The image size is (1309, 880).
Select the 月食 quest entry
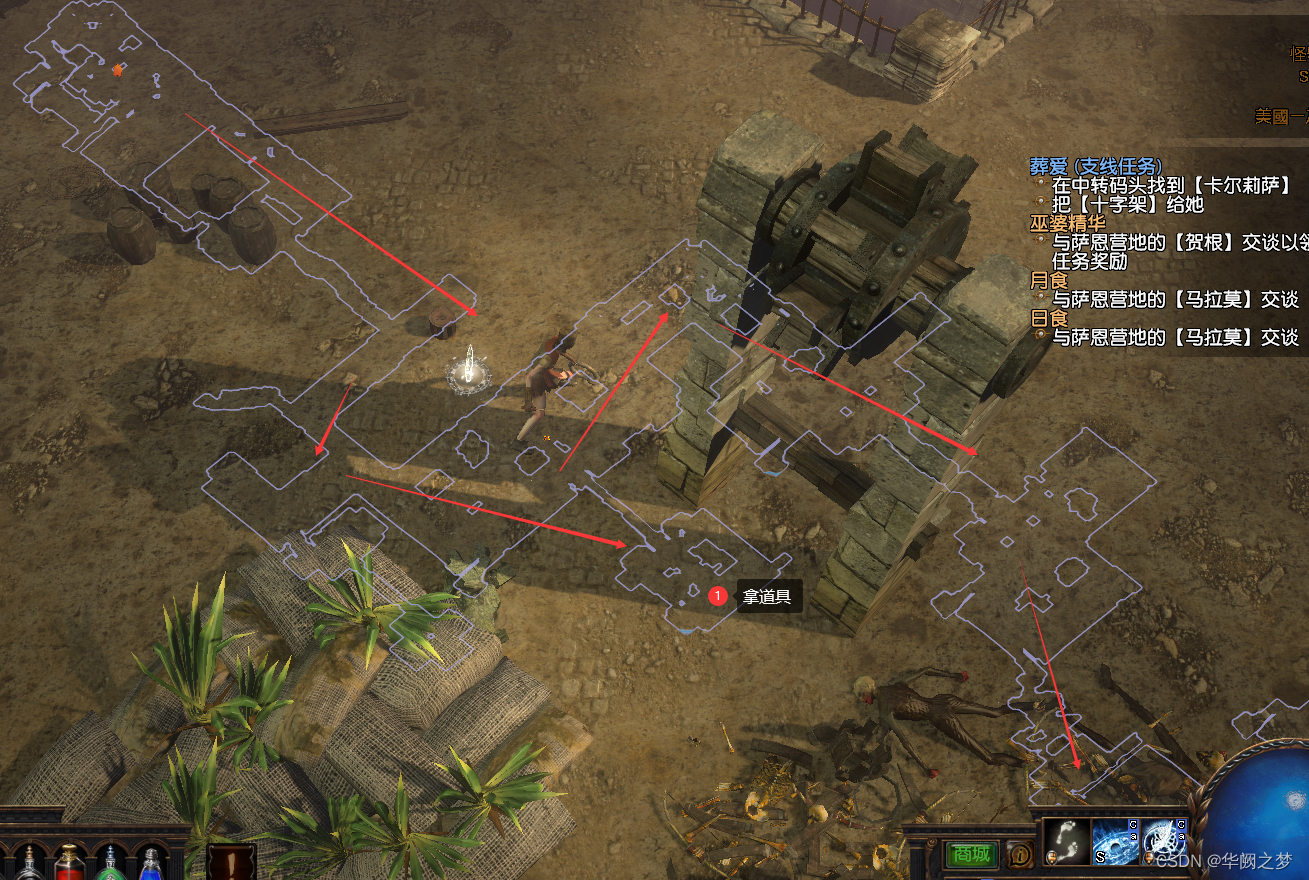click(x=1049, y=281)
